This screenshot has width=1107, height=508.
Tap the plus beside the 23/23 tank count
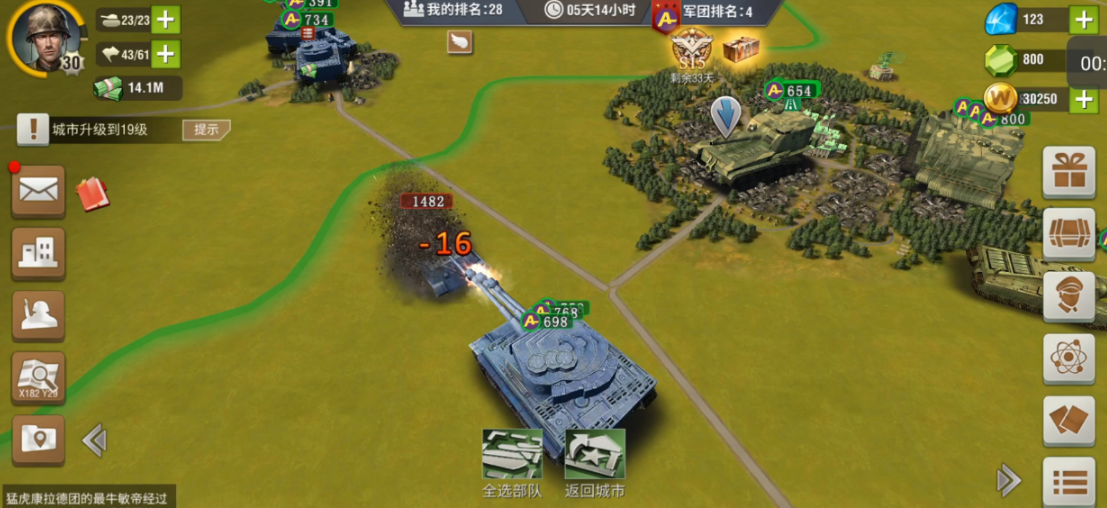point(166,19)
